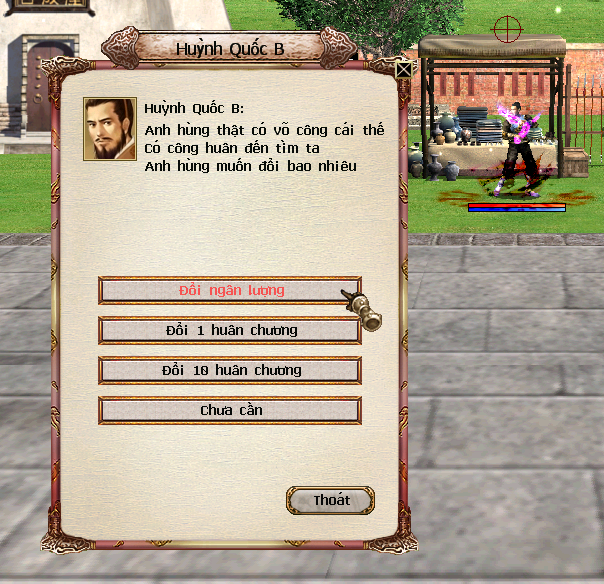This screenshot has height=584, width=604.
Task: Close the dialogue window with the X
Action: (x=403, y=70)
